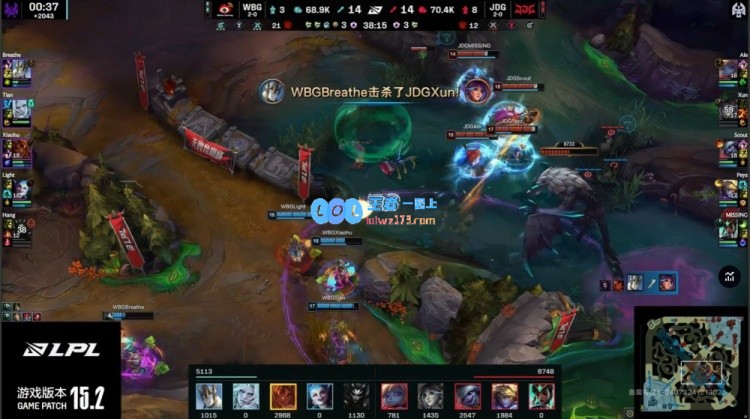Select Xun's player portrait
Viewport: 750px width, 419px height.
(732, 110)
